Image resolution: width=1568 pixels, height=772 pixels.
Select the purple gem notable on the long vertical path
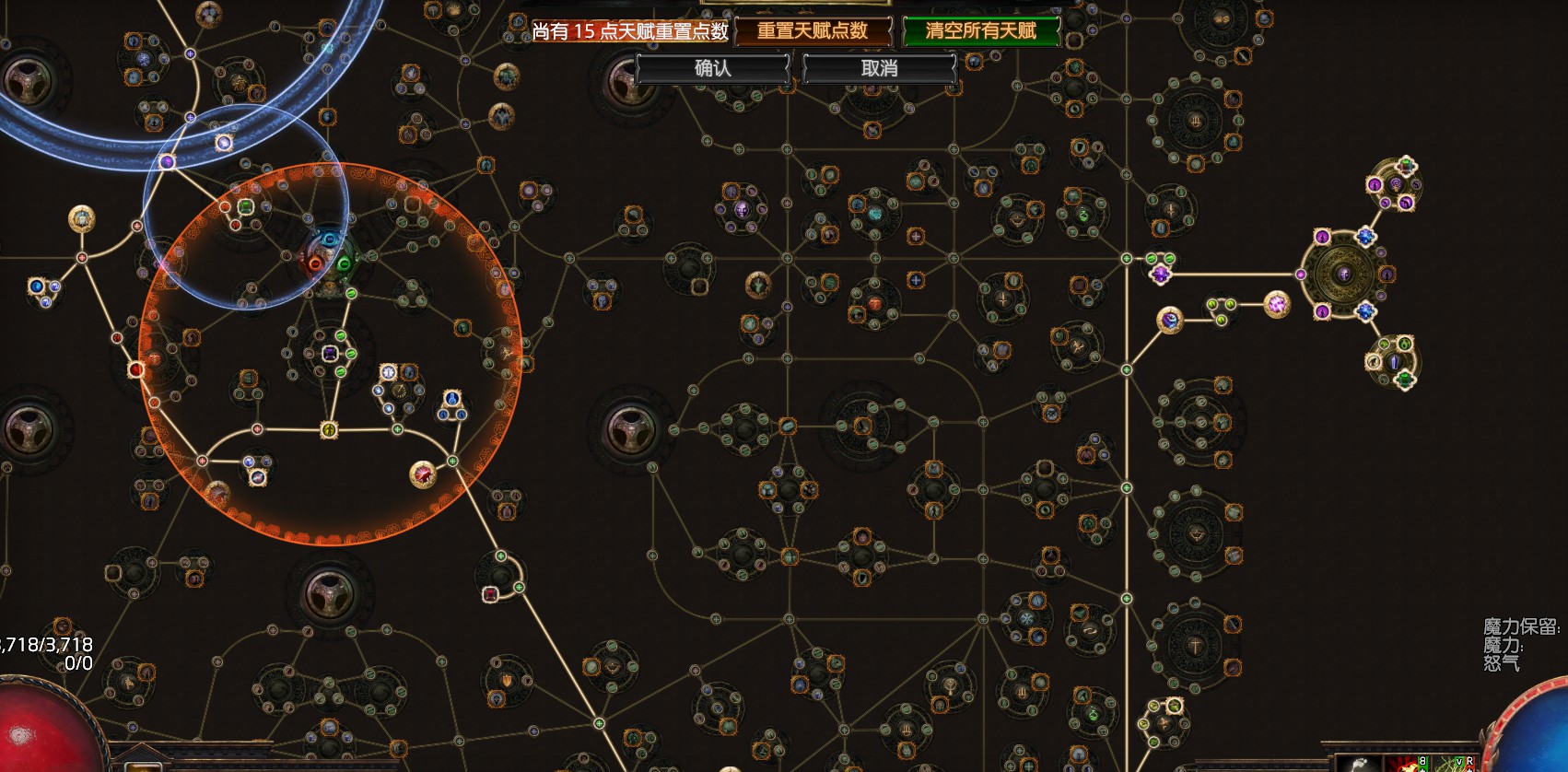pos(1161,274)
